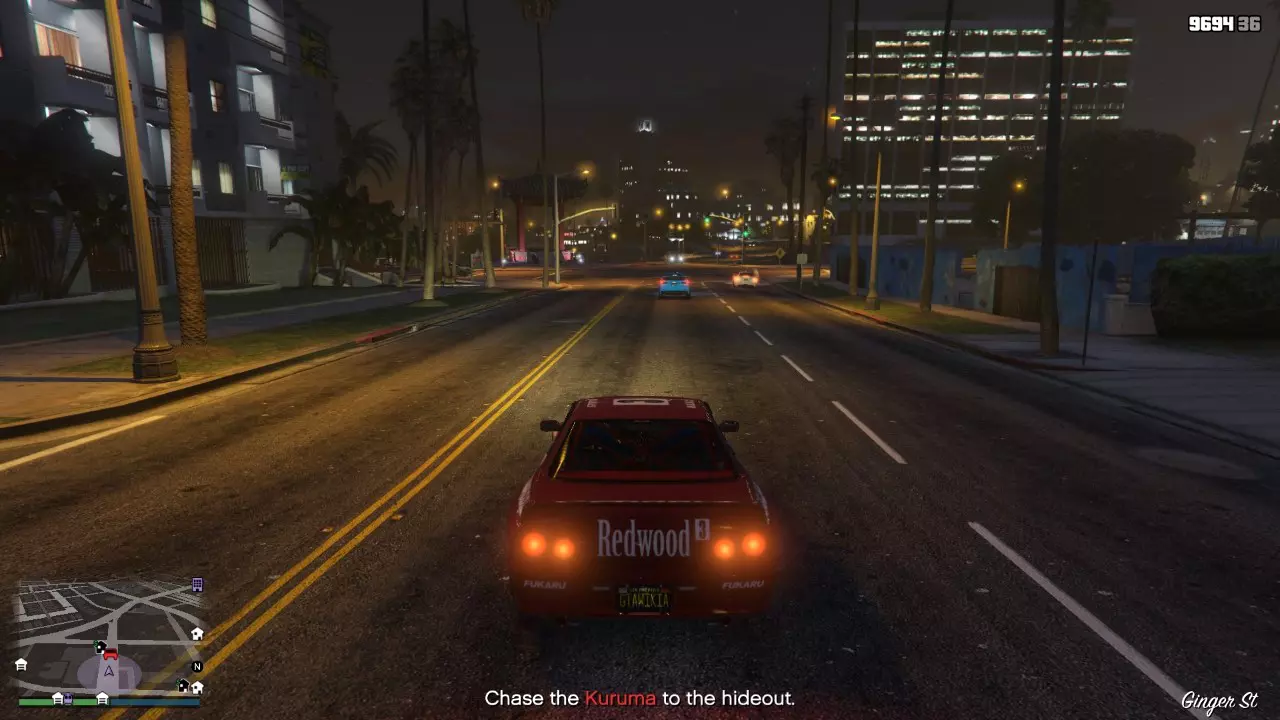Toggle the green dollar marker above the Kuruma blip

tap(96, 644)
